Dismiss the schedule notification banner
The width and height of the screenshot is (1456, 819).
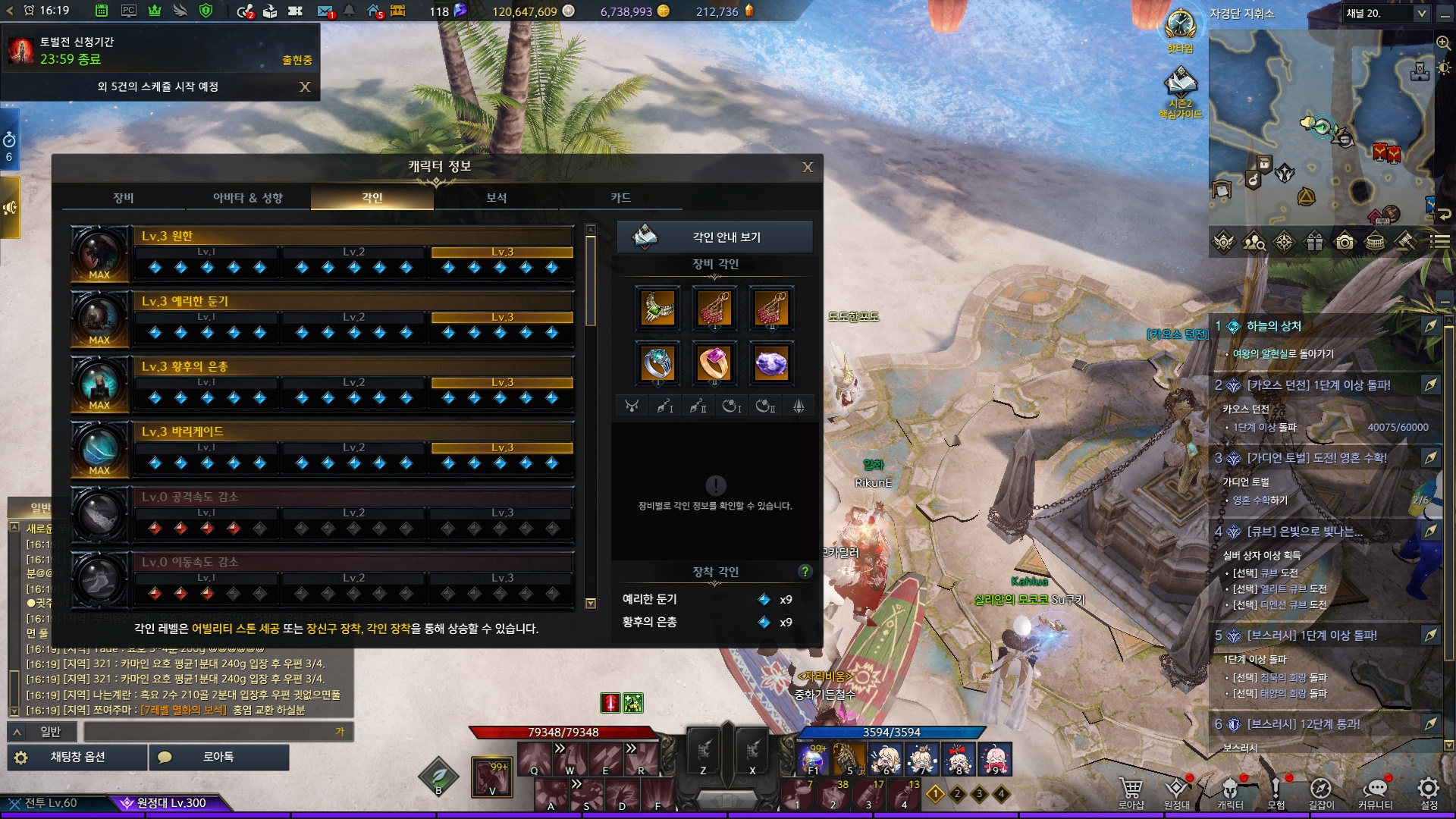coord(305,87)
